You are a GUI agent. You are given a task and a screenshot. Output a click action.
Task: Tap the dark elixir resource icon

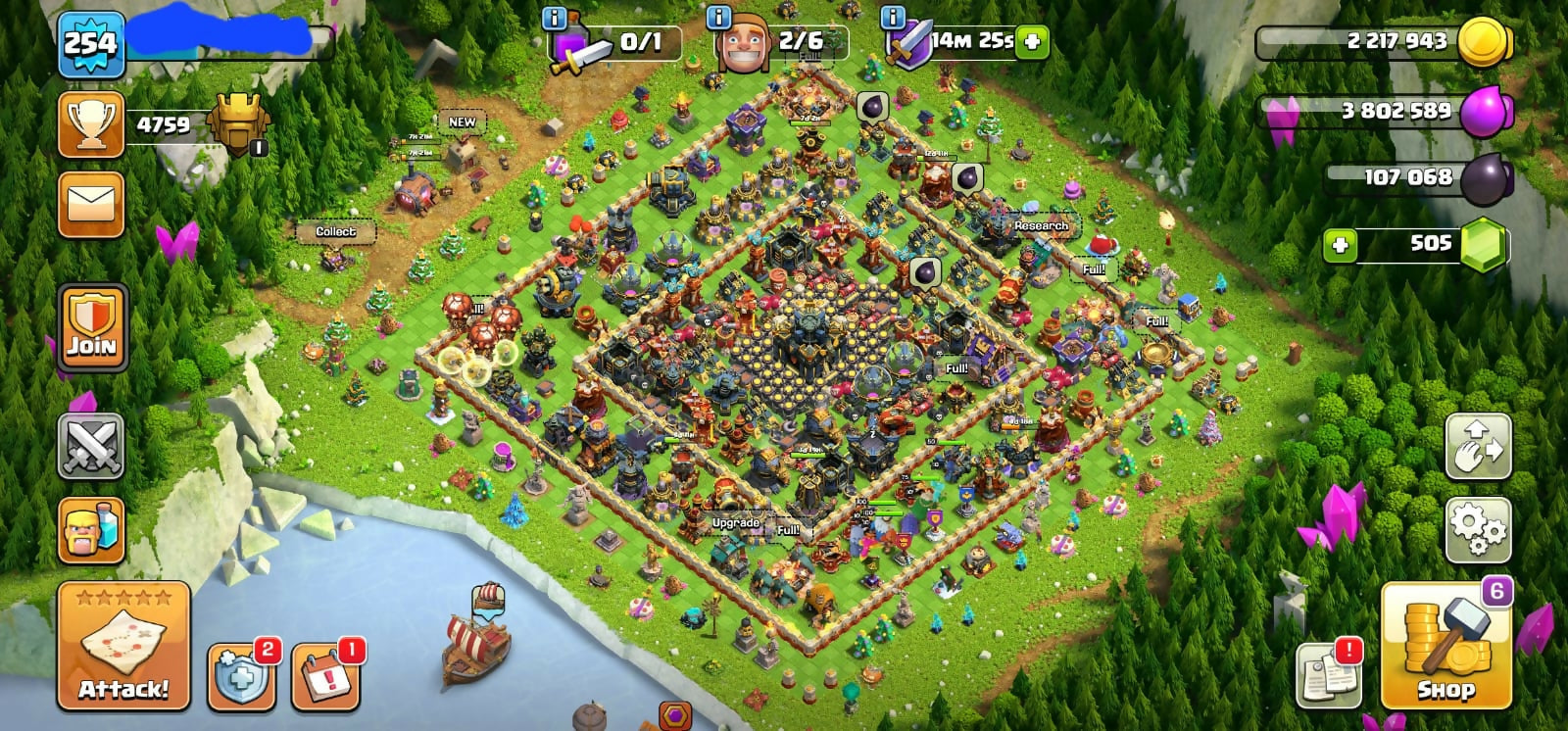click(1488, 178)
